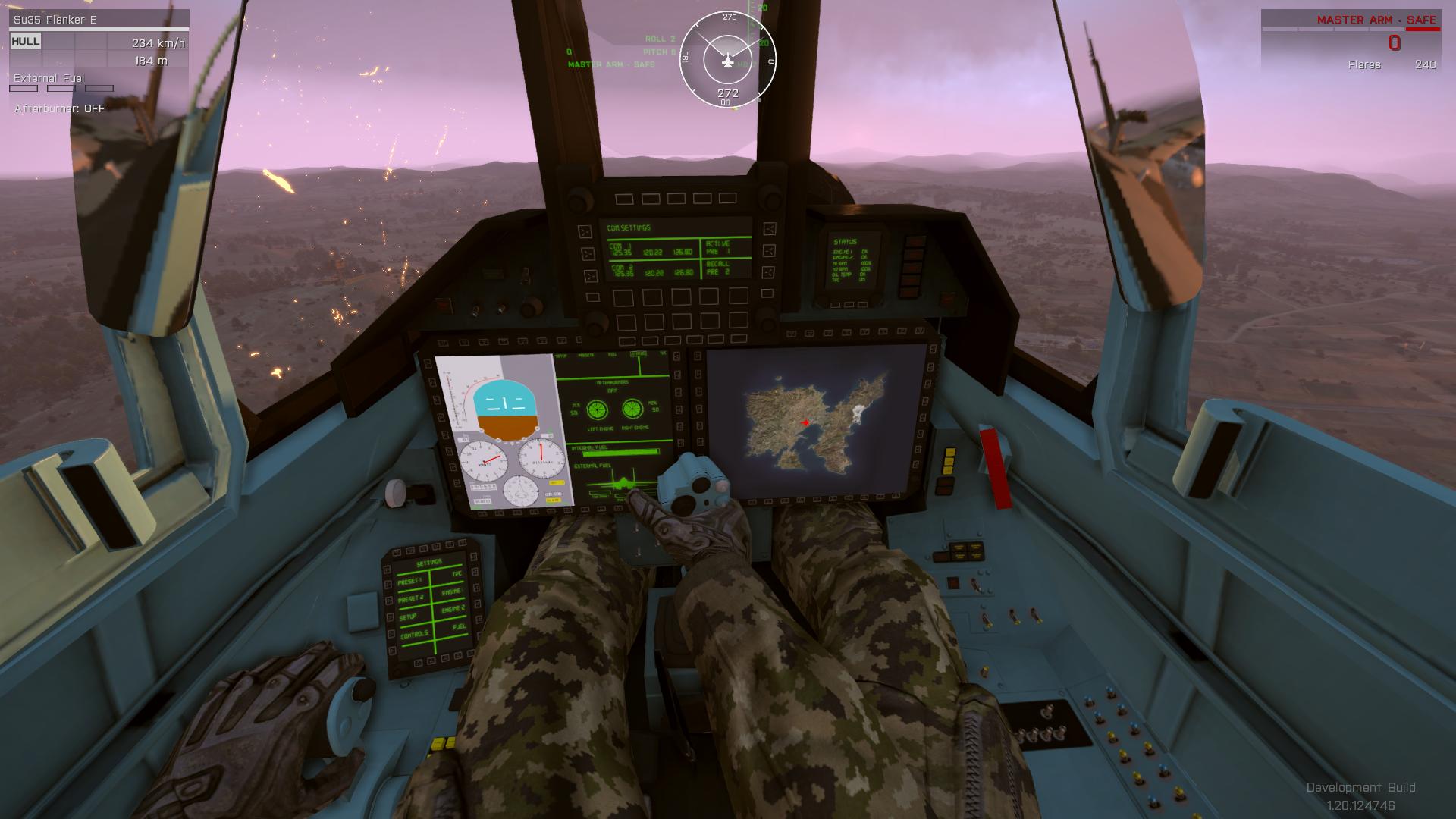Open CONTROLS on the settings display
Screen dimensions: 1456x819
tap(414, 635)
